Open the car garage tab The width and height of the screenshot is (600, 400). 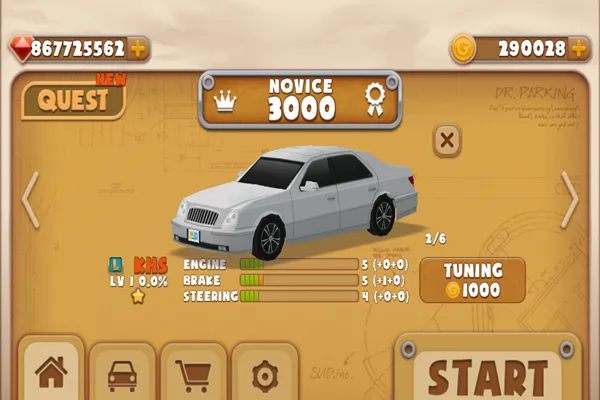(122, 375)
